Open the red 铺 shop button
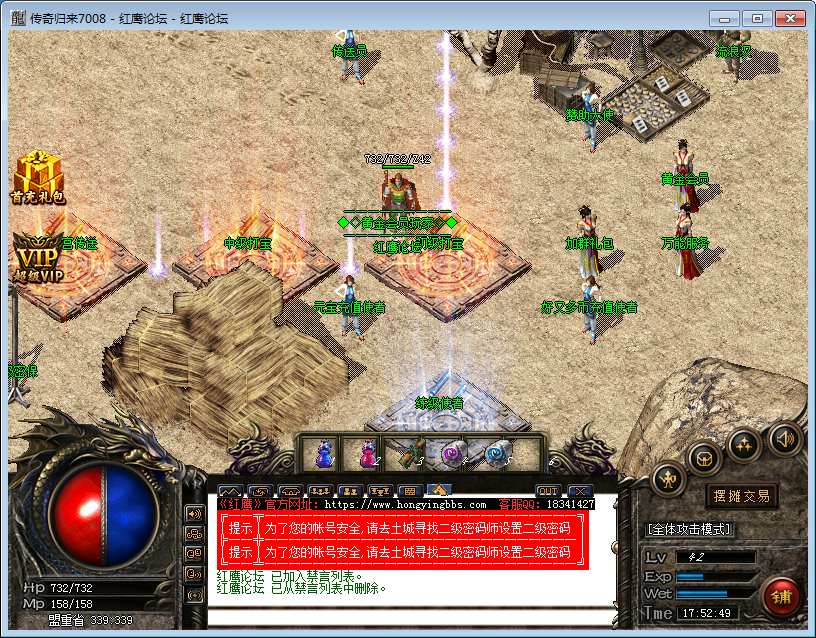The height and width of the screenshot is (638, 816). click(781, 595)
